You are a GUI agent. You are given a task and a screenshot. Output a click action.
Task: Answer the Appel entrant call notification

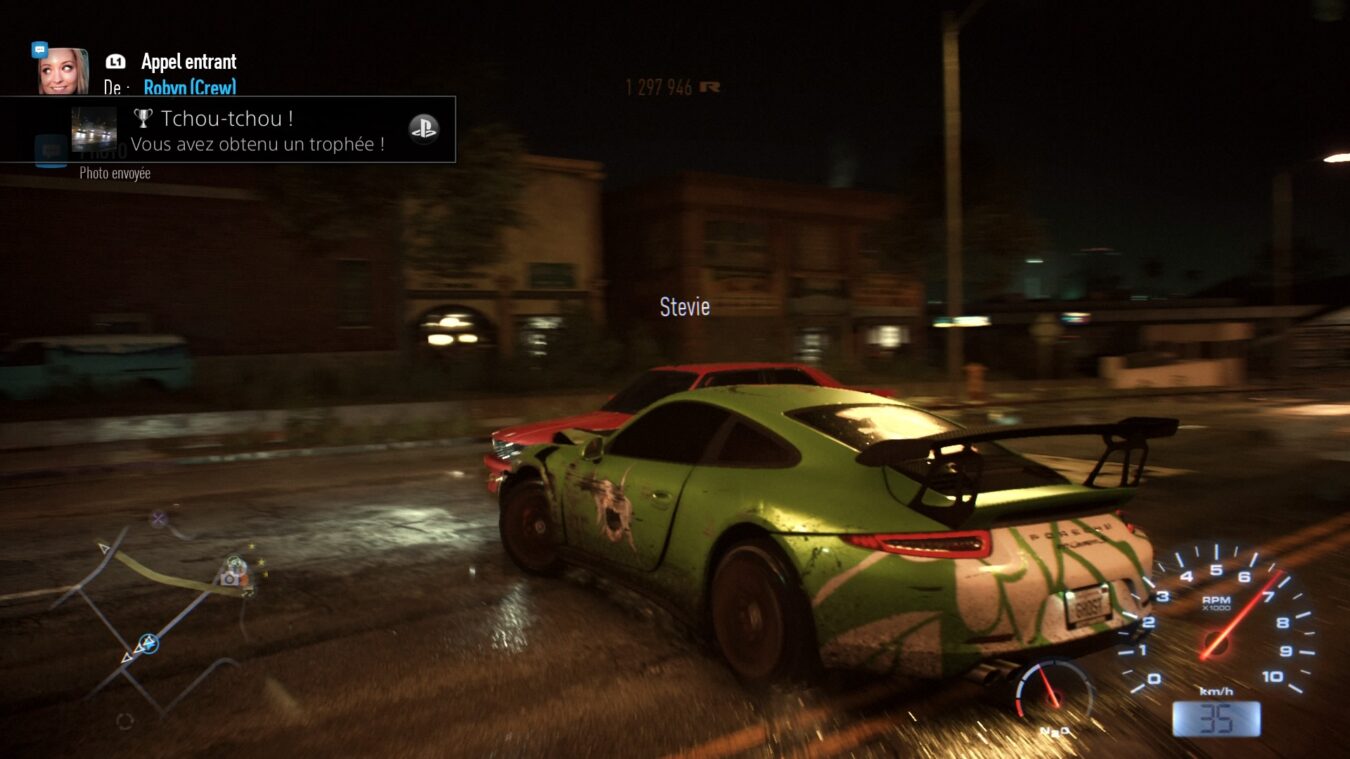pos(188,62)
